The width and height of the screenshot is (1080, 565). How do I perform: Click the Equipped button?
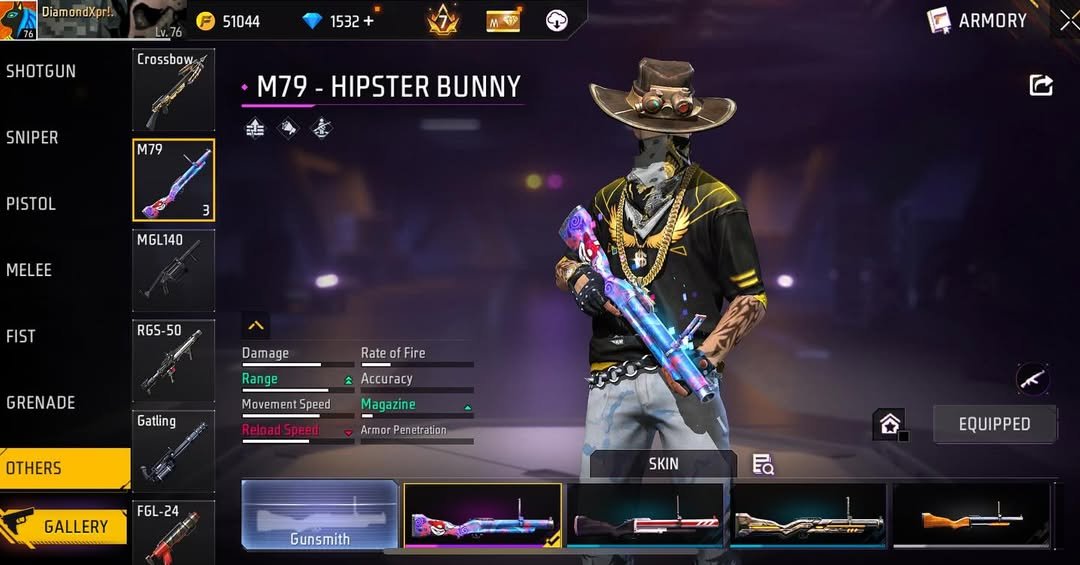[x=994, y=424]
